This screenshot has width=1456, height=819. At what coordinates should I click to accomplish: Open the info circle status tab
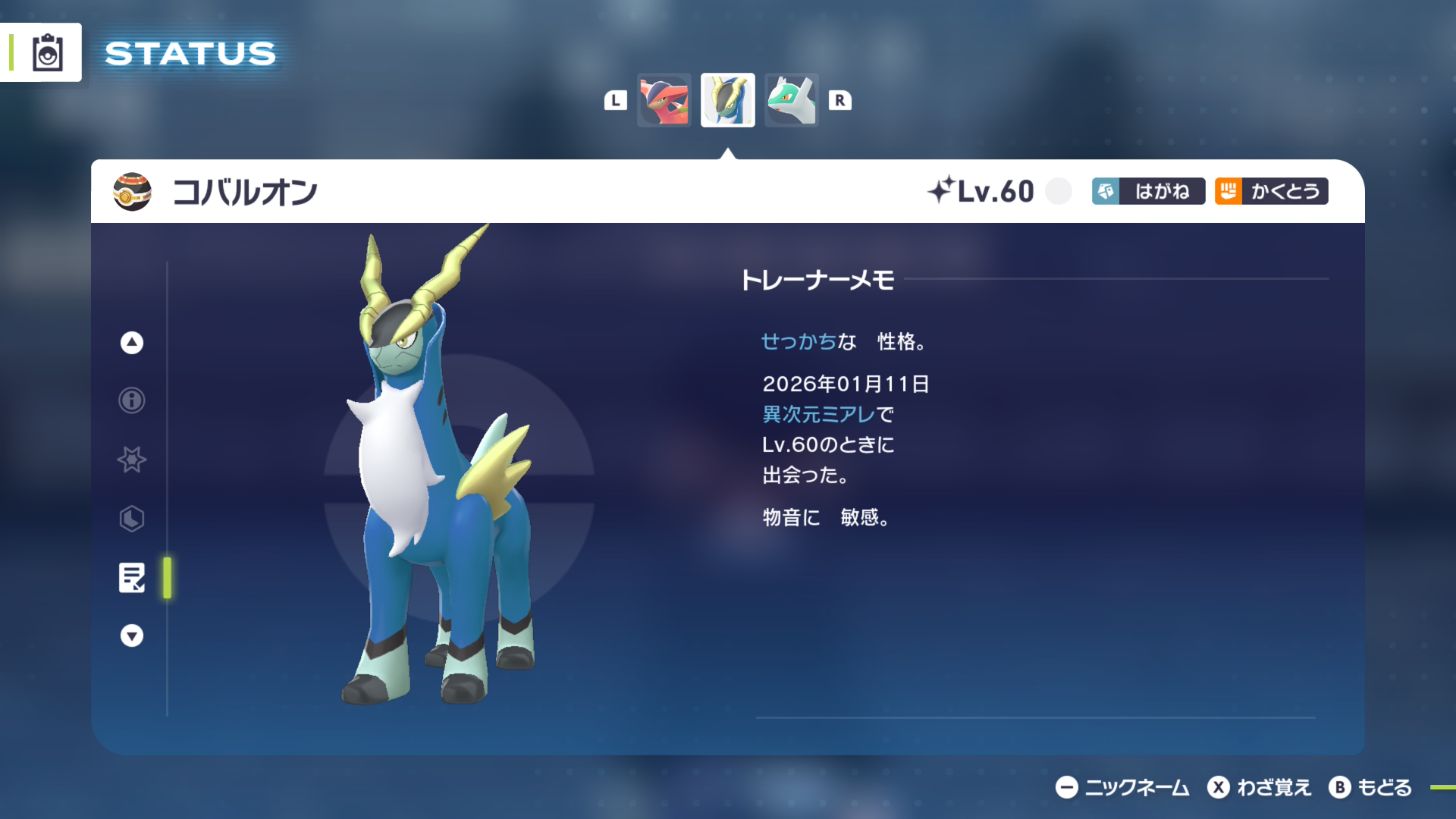point(132,400)
